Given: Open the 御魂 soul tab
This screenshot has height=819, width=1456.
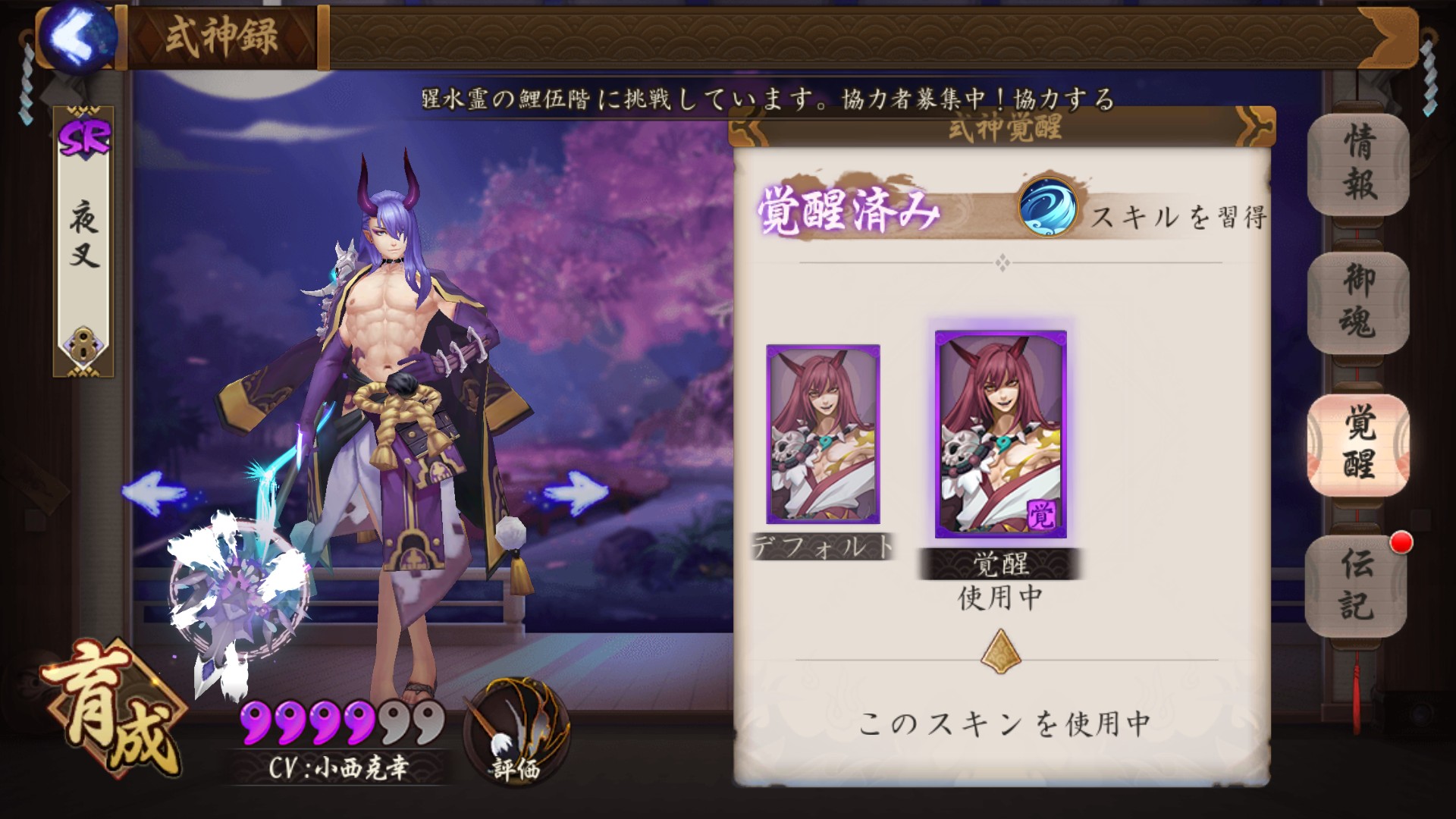Looking at the screenshot, I should coord(1358,303).
